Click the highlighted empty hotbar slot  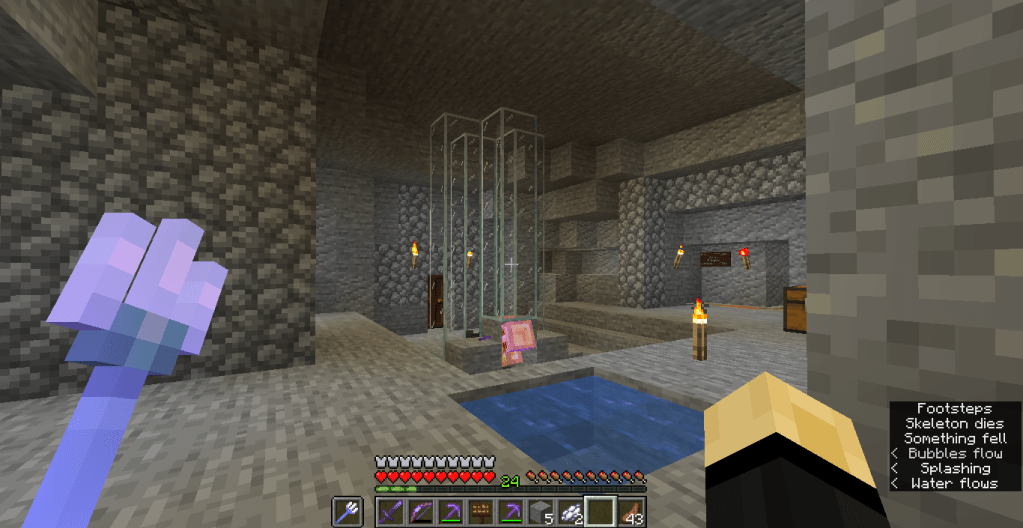click(x=600, y=510)
